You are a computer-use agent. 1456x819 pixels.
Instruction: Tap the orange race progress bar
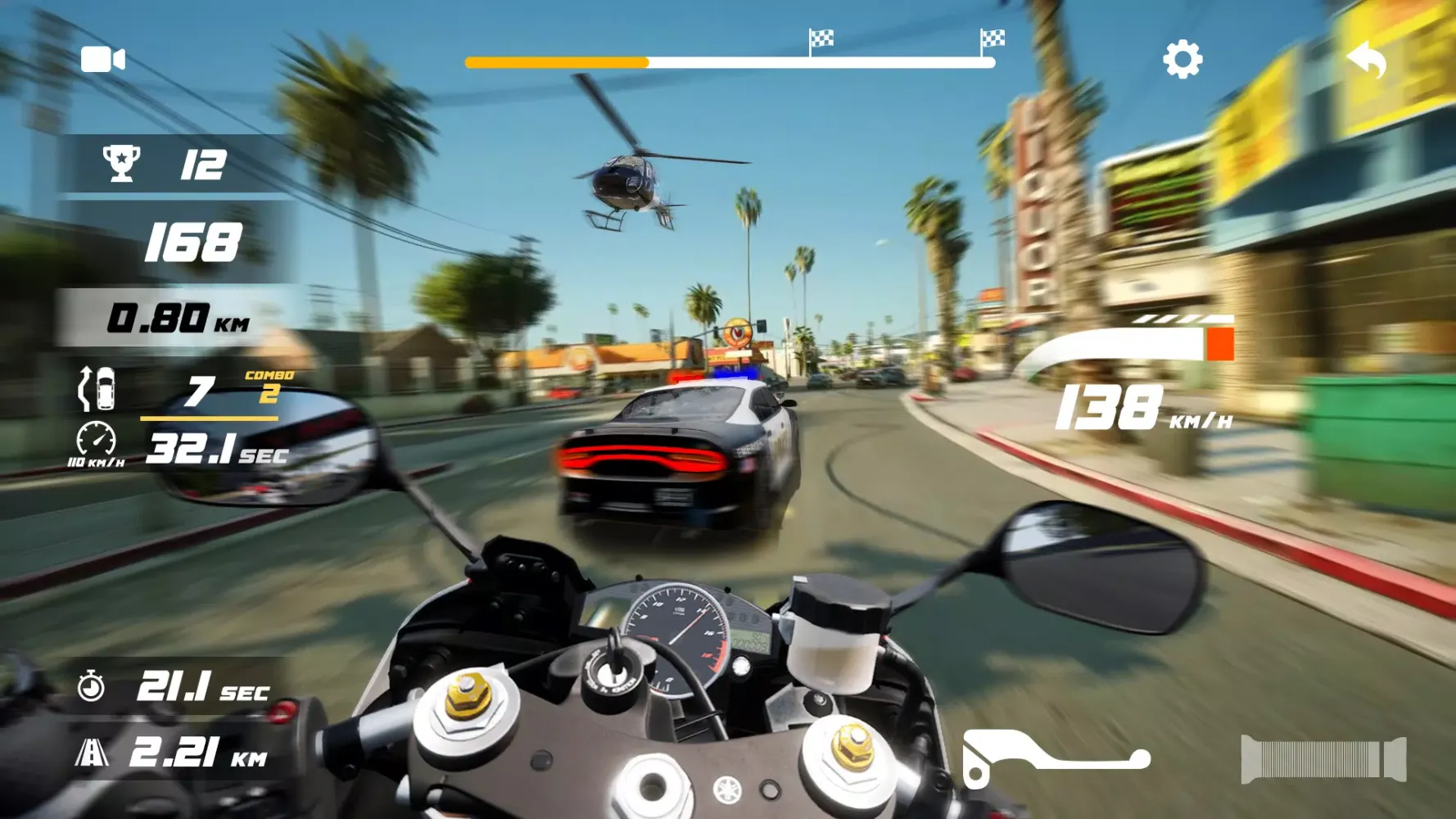coord(557,60)
